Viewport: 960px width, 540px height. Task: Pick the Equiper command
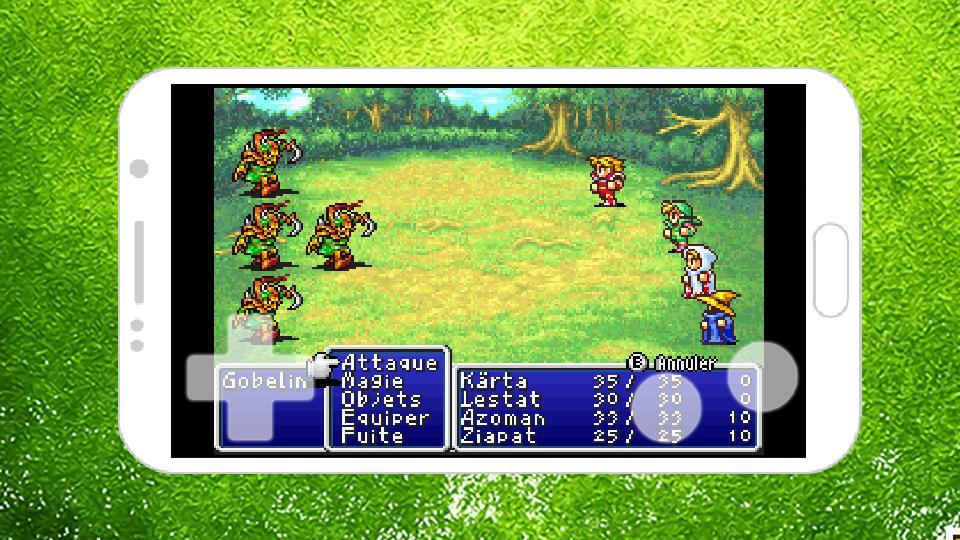(385, 418)
